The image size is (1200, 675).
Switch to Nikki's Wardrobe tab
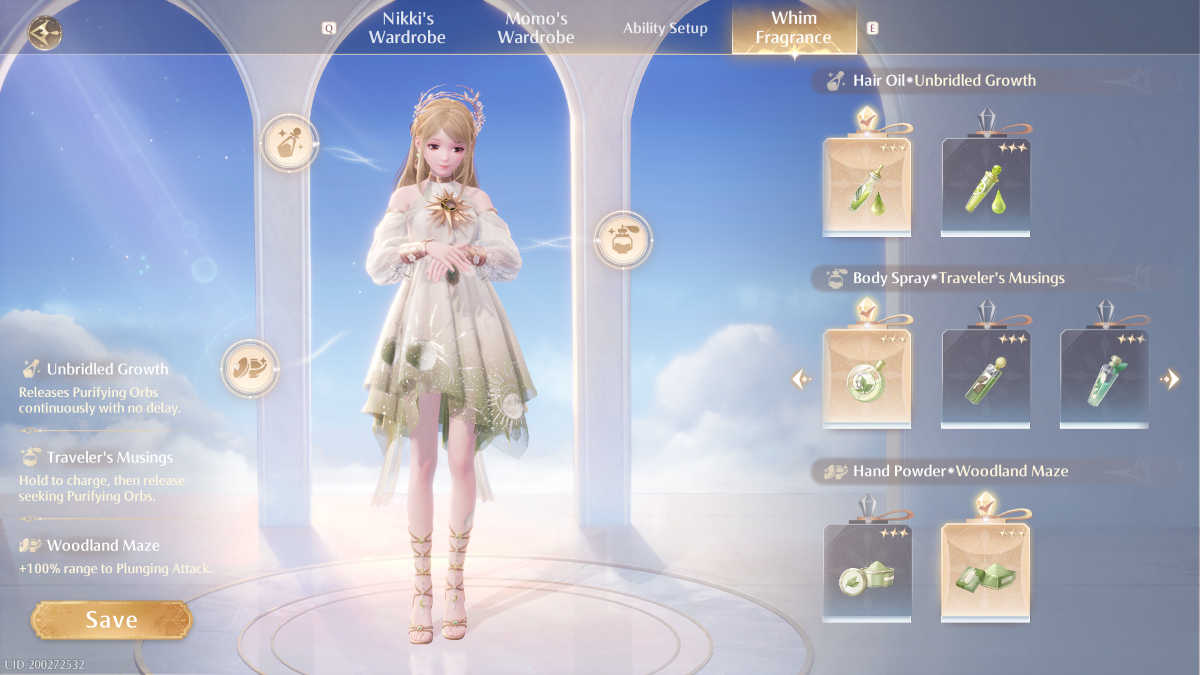pyautogui.click(x=406, y=28)
